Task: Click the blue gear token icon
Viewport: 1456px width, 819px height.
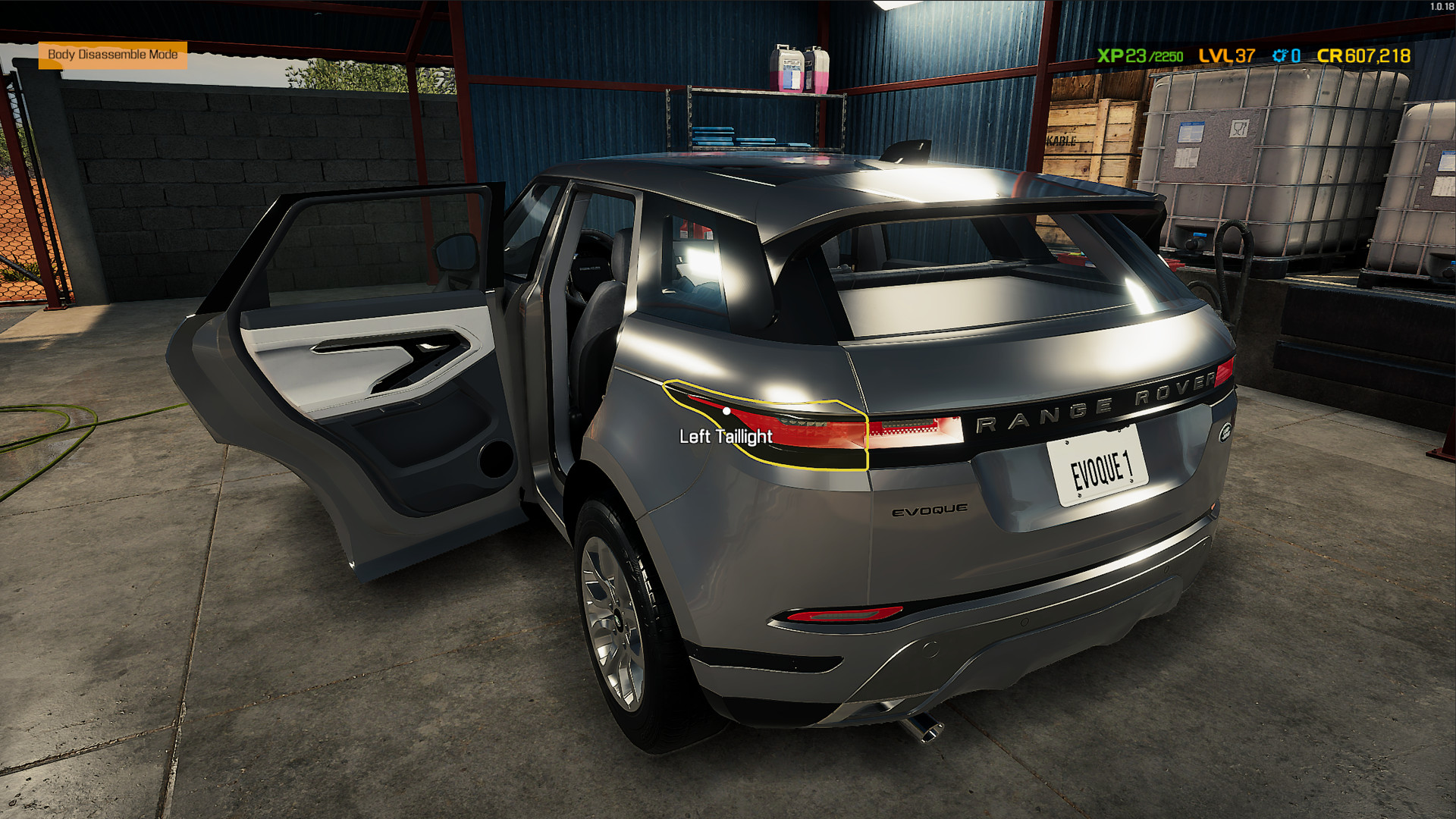Action: pos(1280,55)
